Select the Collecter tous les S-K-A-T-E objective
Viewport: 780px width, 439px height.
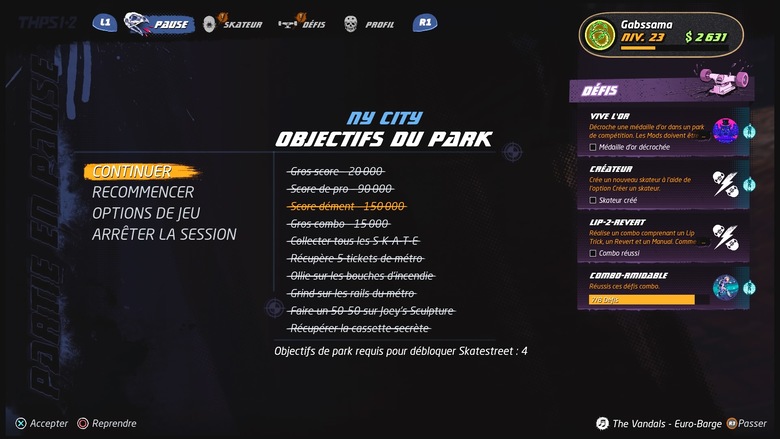355,241
